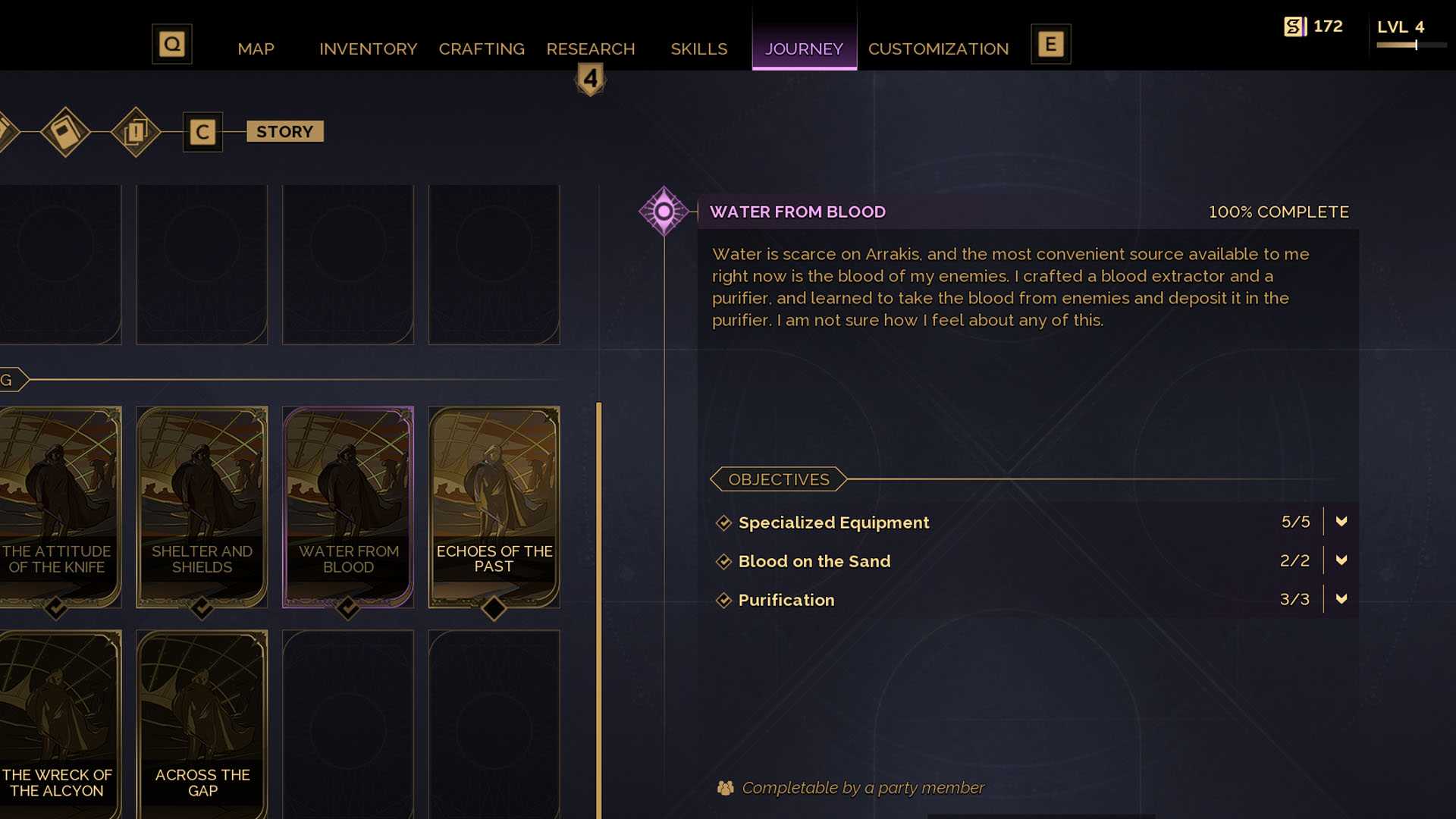This screenshot has height=819, width=1456.
Task: Click the C key icon before Story label
Action: 202,131
